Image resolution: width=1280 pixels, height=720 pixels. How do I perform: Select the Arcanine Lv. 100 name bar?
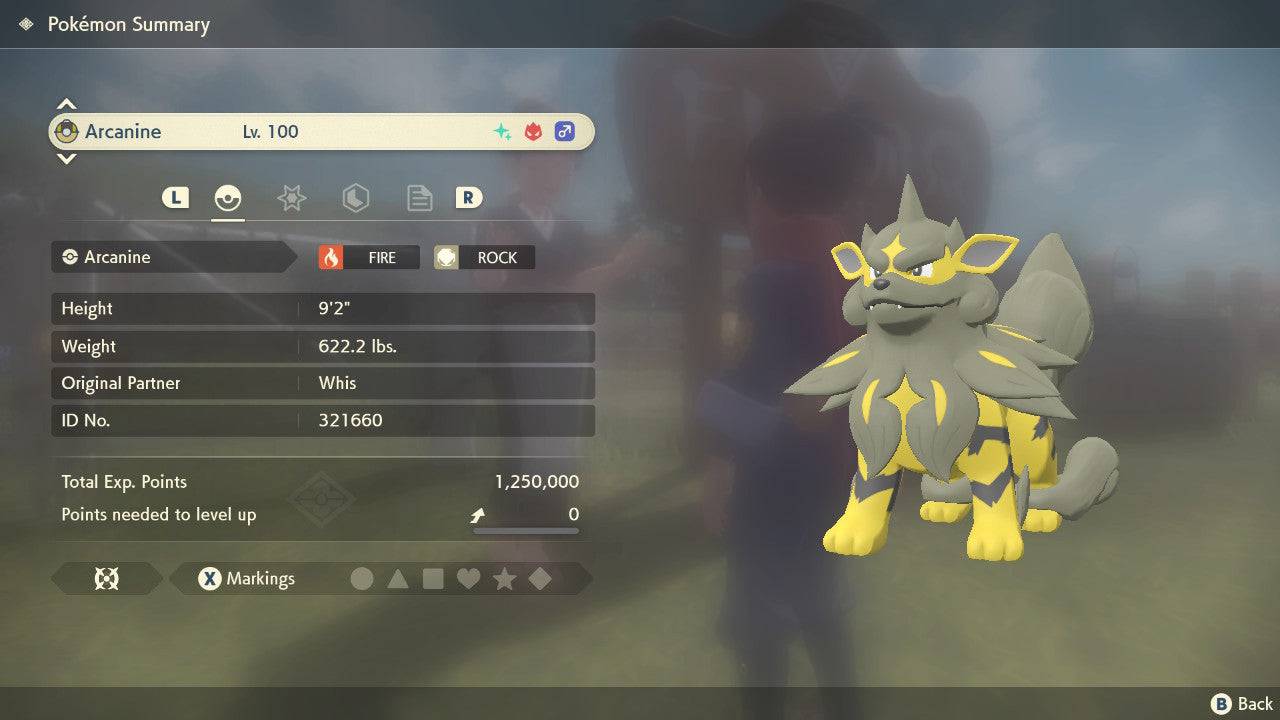(320, 131)
